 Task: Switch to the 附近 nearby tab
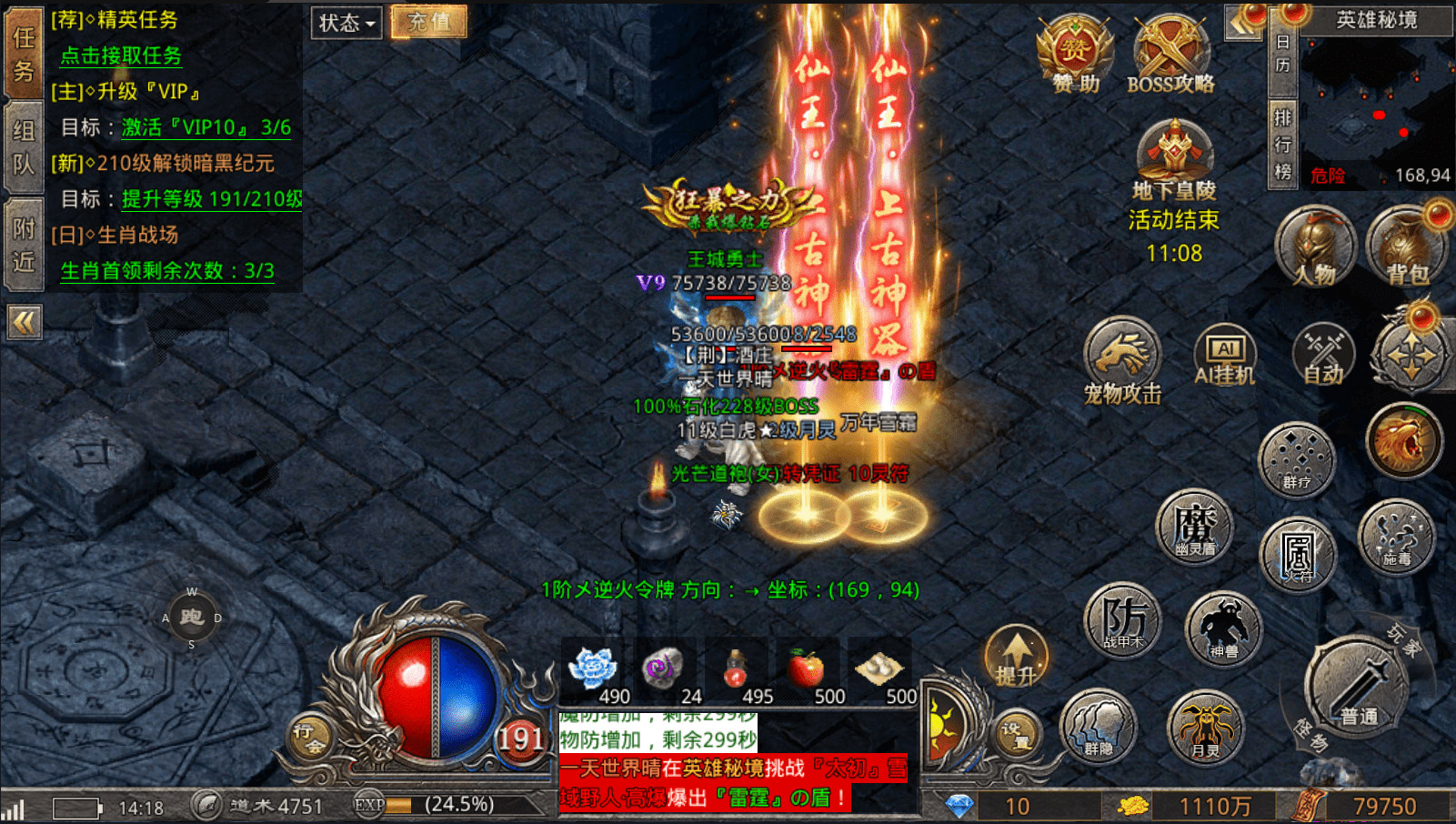coord(24,246)
